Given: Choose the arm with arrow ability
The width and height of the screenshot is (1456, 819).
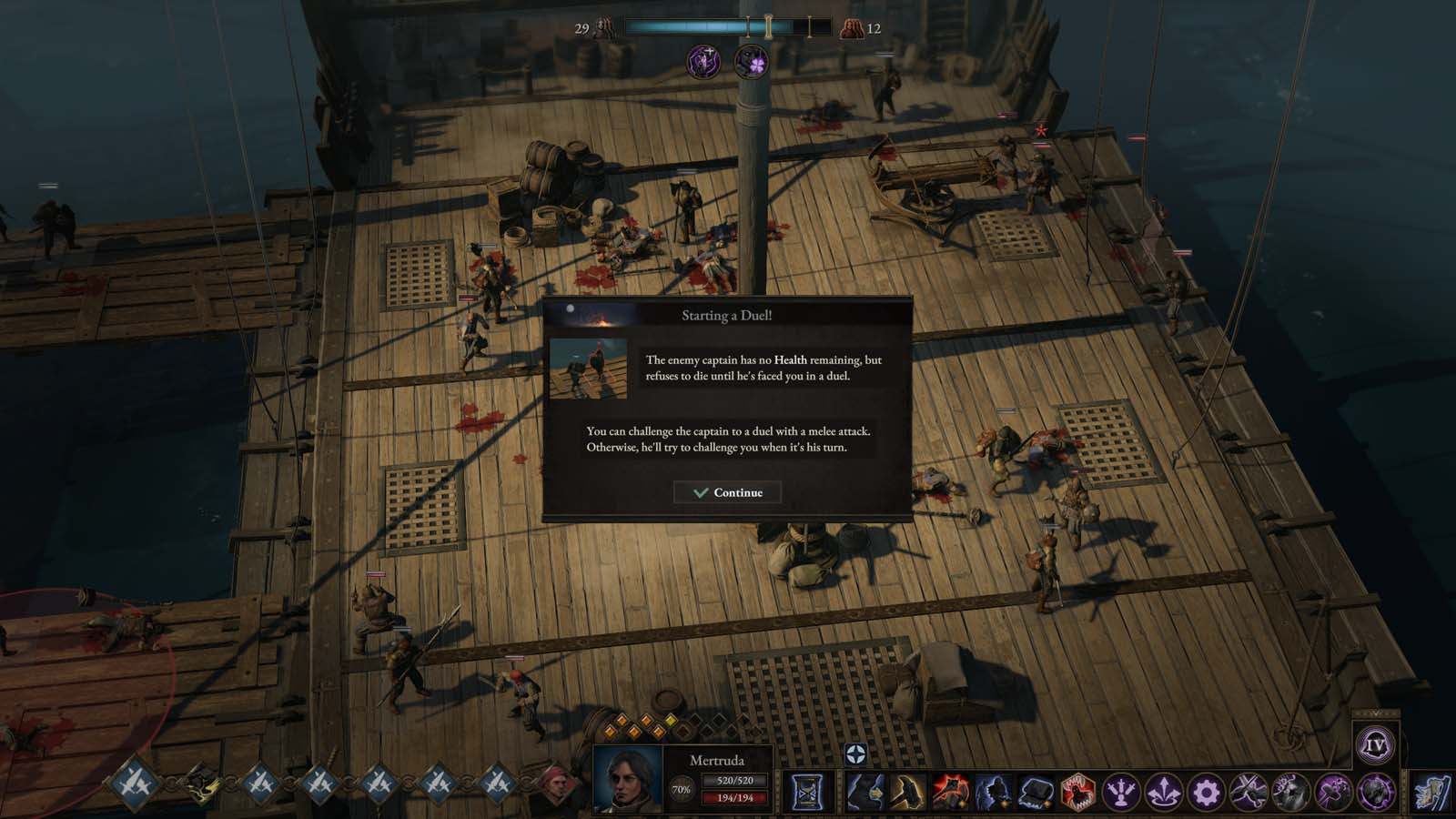Looking at the screenshot, I should coord(864,793).
